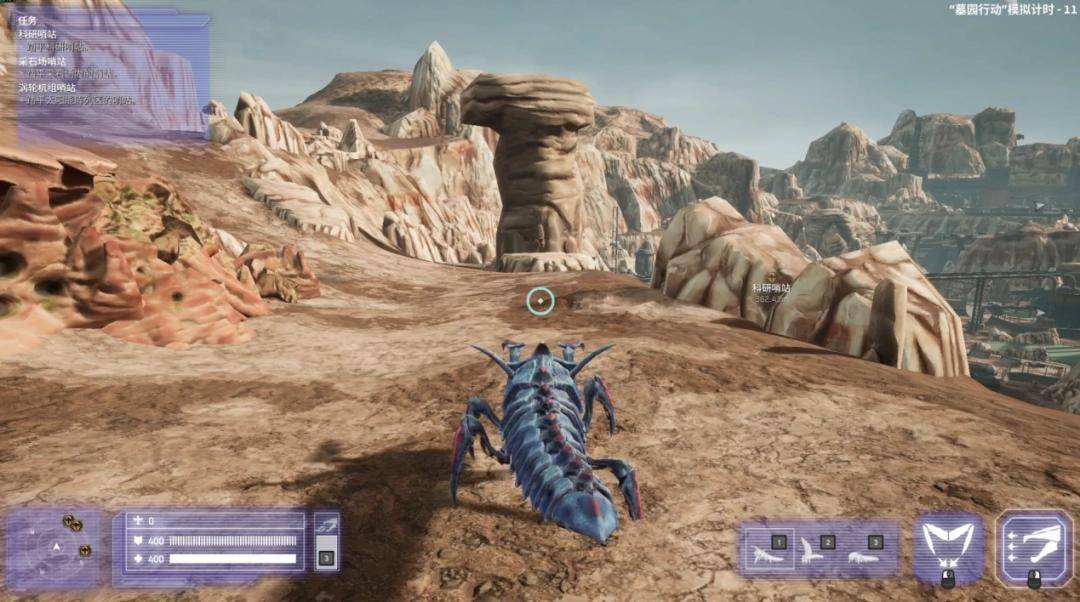Select the 涡轮机组哨站 objective entry

click(x=49, y=87)
